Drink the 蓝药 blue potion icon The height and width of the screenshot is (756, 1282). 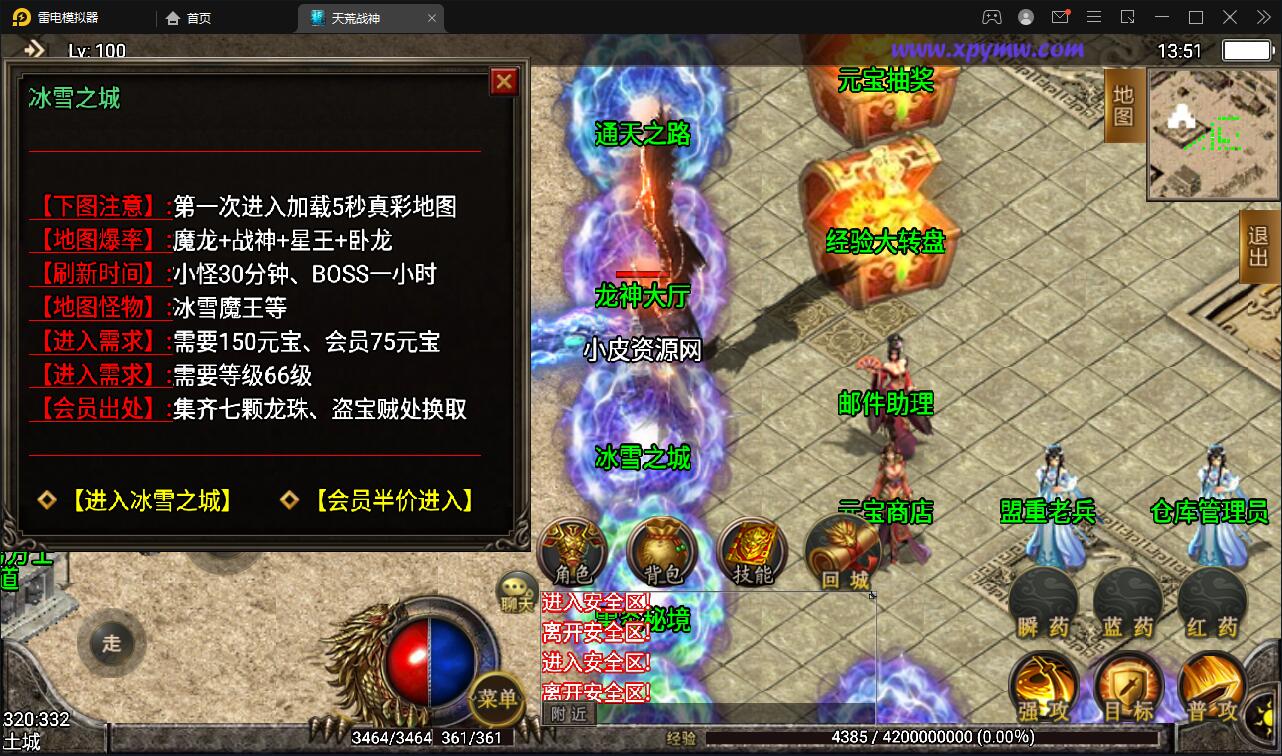click(1128, 600)
